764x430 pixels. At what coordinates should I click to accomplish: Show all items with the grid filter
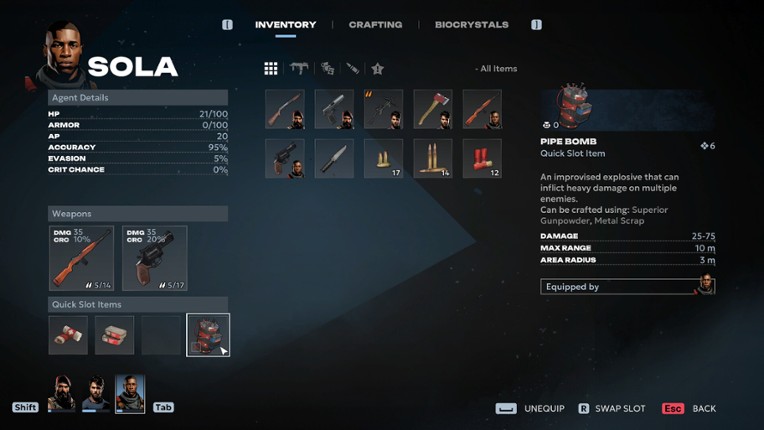(271, 69)
